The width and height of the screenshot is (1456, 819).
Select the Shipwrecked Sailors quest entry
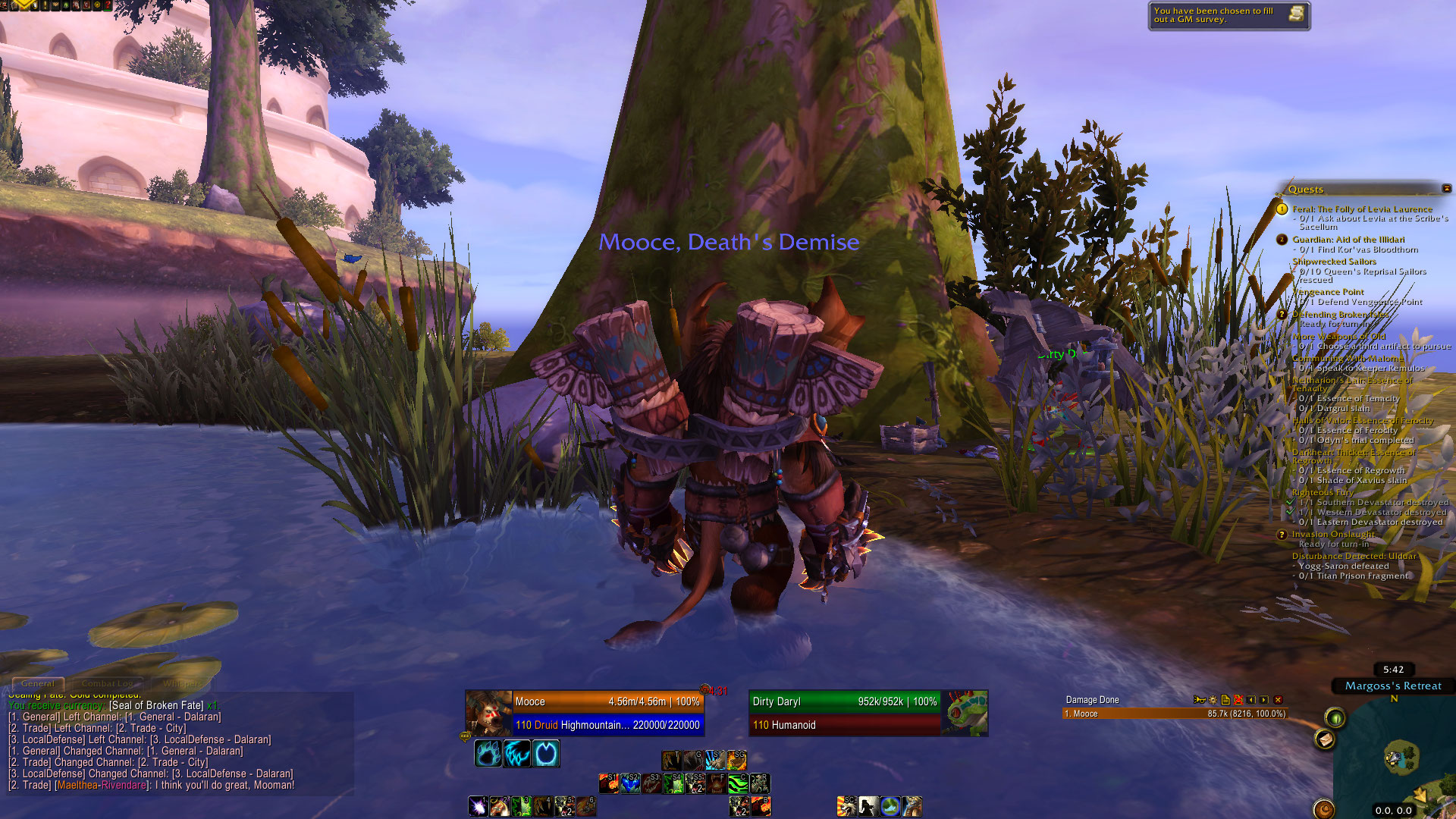tap(1334, 262)
